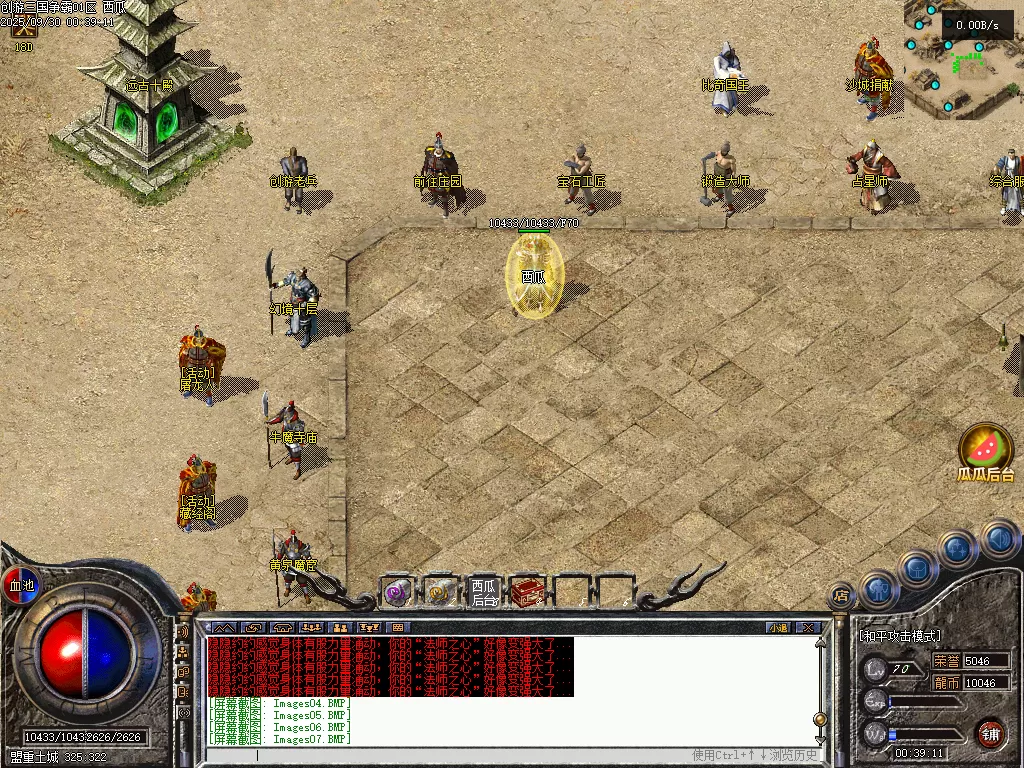Open the bag inventory round button

click(x=917, y=568)
